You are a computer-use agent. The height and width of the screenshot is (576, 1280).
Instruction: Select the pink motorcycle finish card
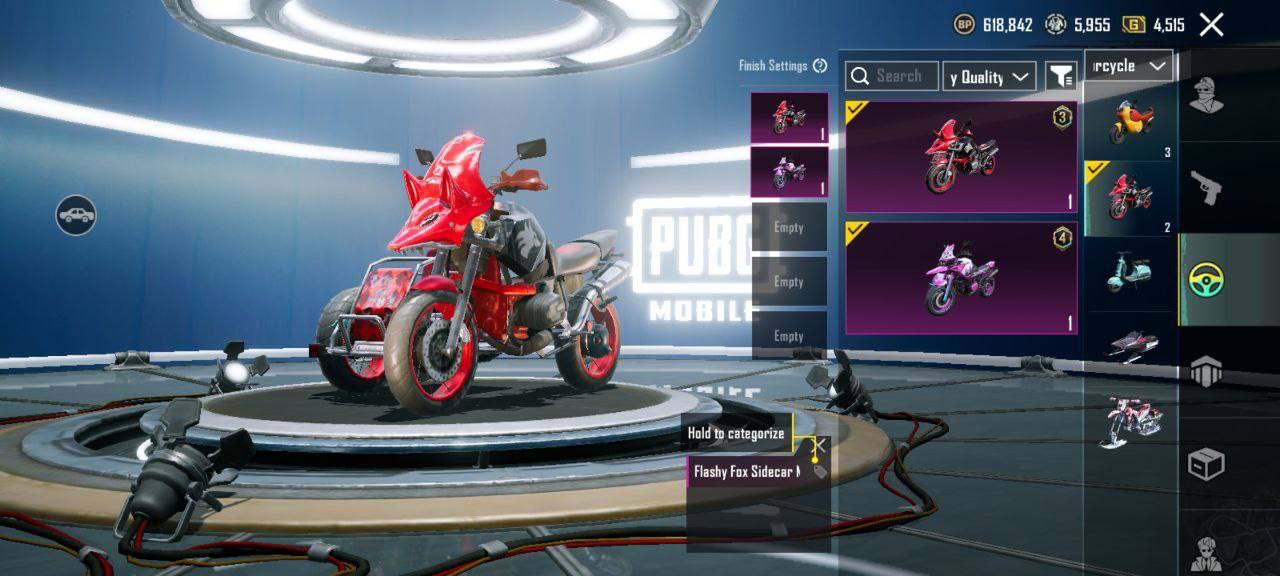(961, 278)
